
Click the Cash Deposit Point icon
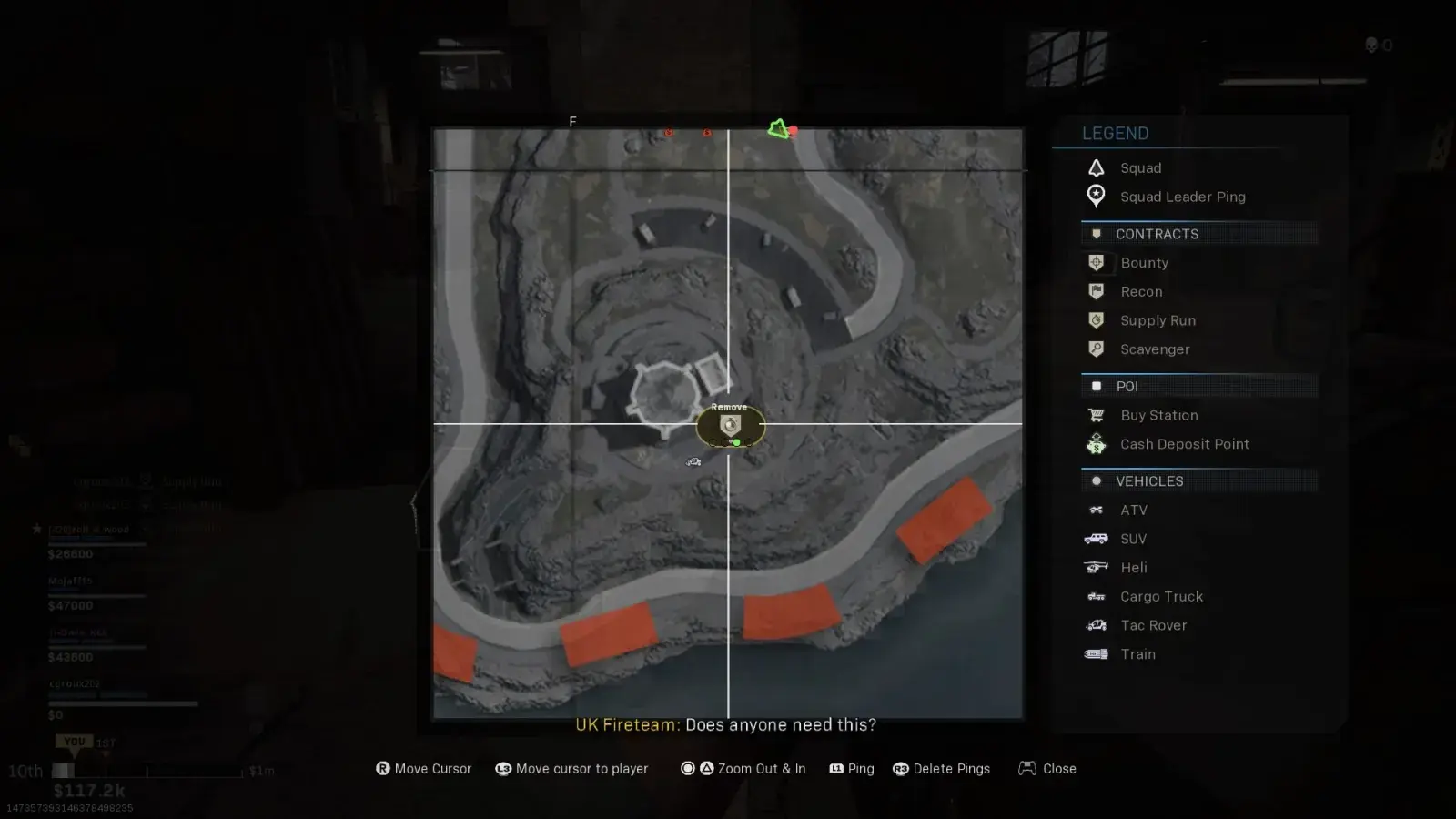pos(1097,444)
